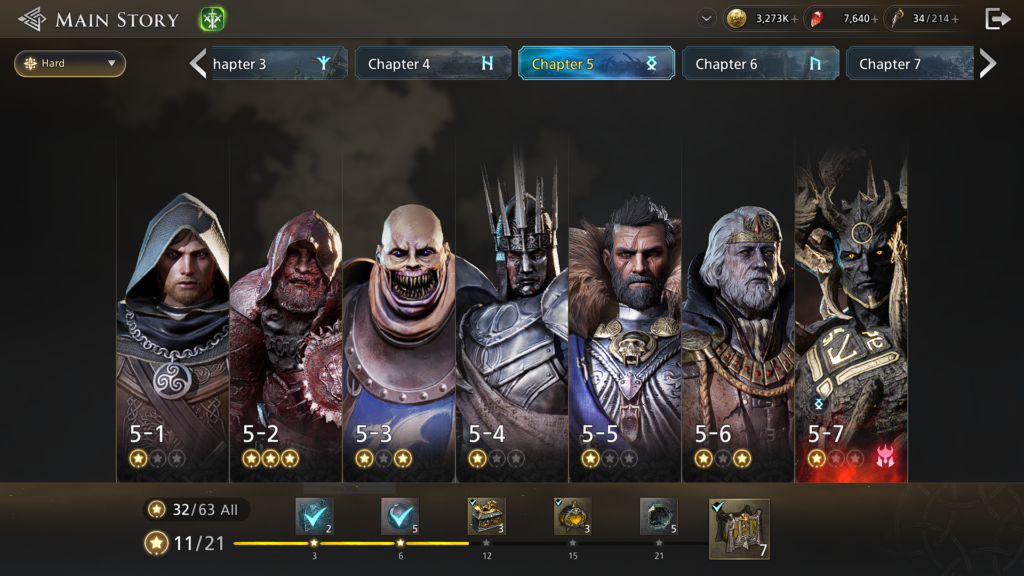Add more red gems currency

pyautogui.click(x=875, y=19)
